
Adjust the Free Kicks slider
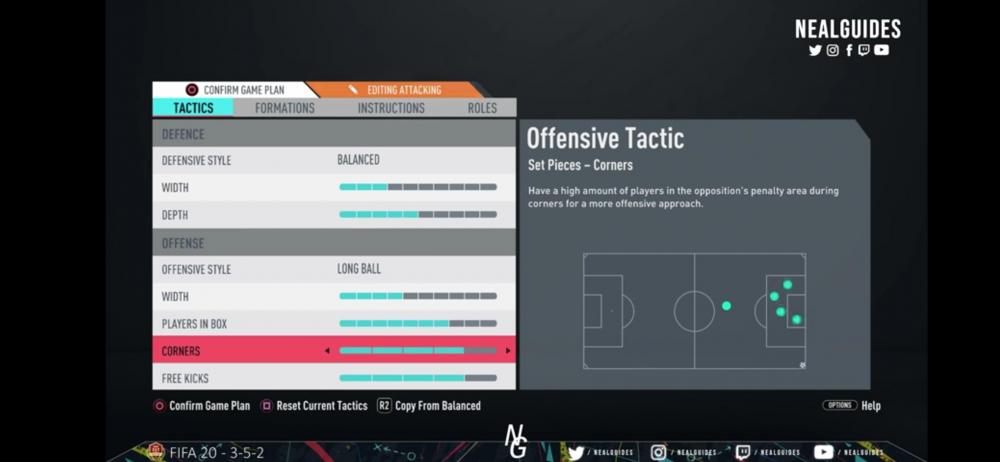pyautogui.click(x=418, y=378)
